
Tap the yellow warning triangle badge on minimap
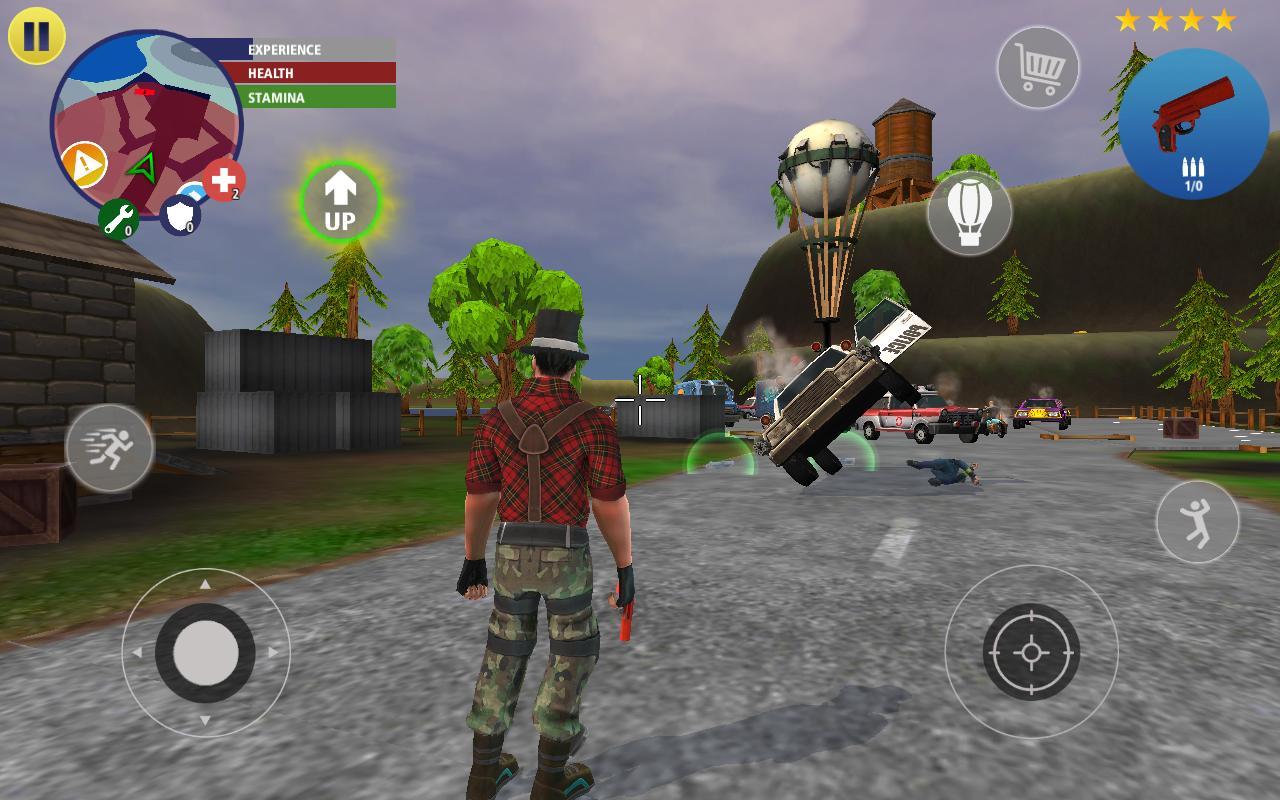tap(86, 165)
